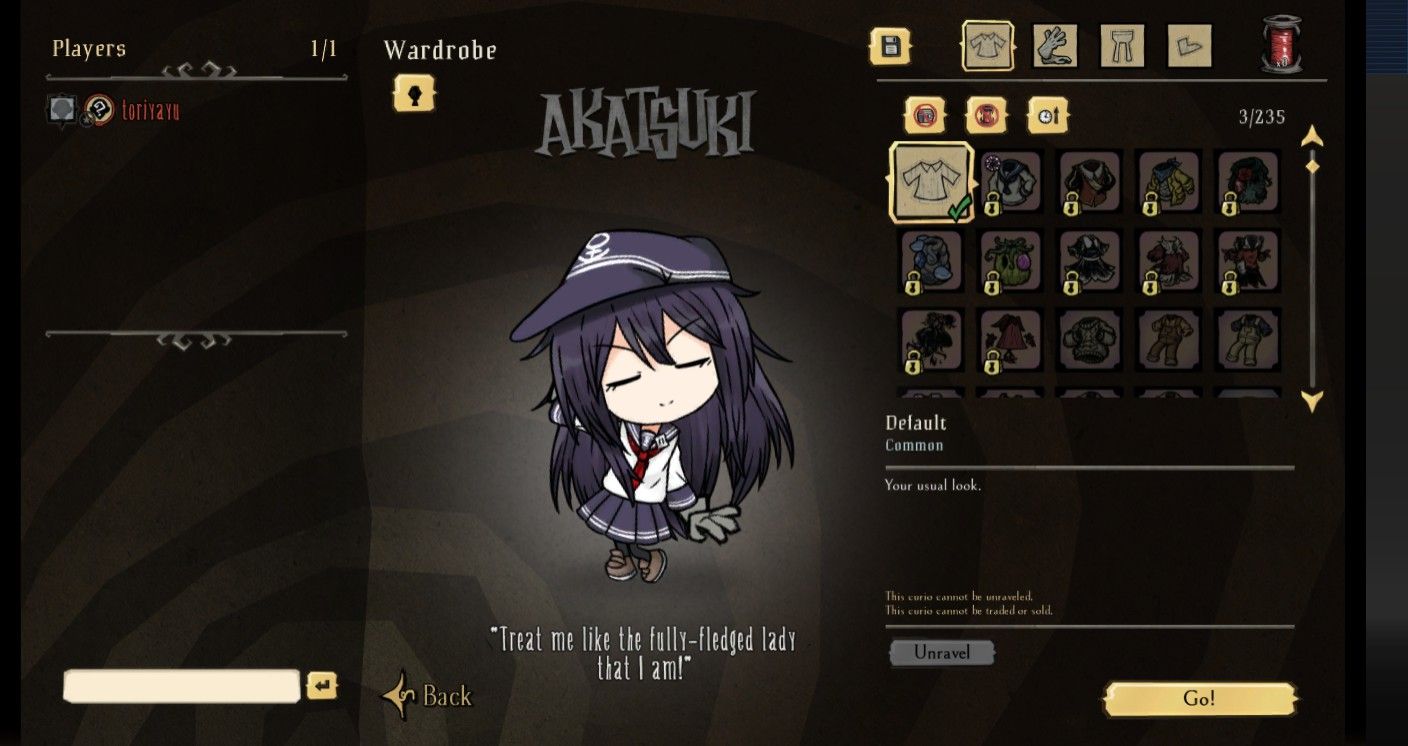This screenshot has width=1408, height=746.
Task: Switch to the Body shirt tab
Action: [x=988, y=45]
